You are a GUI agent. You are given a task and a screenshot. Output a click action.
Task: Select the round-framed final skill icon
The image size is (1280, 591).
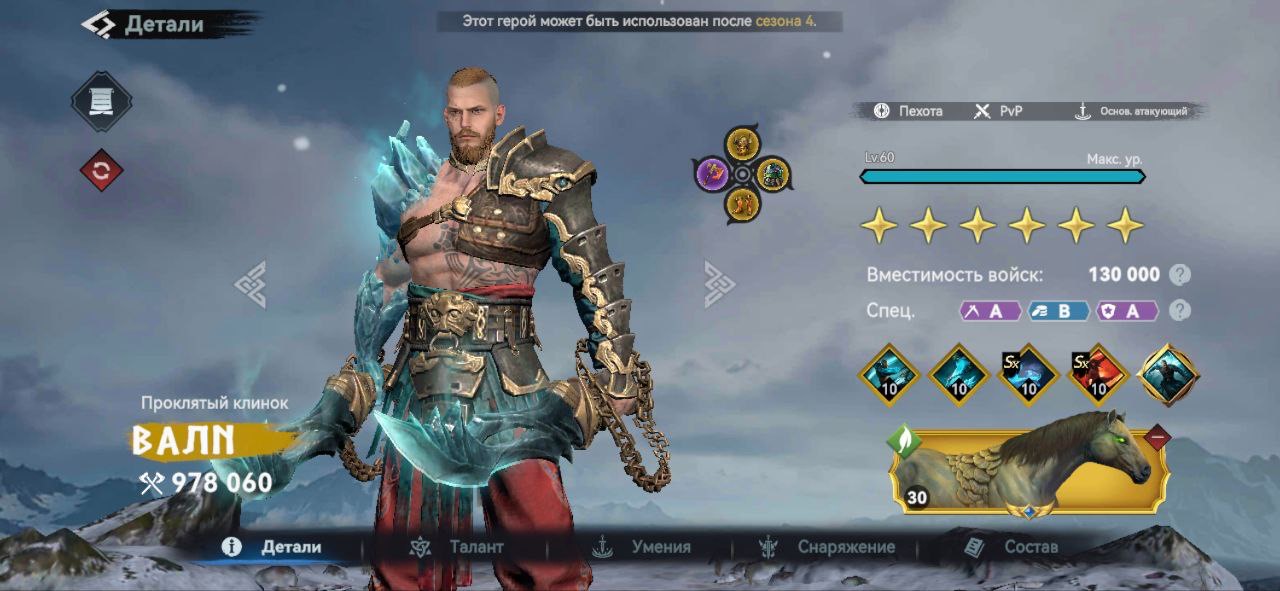(1168, 375)
